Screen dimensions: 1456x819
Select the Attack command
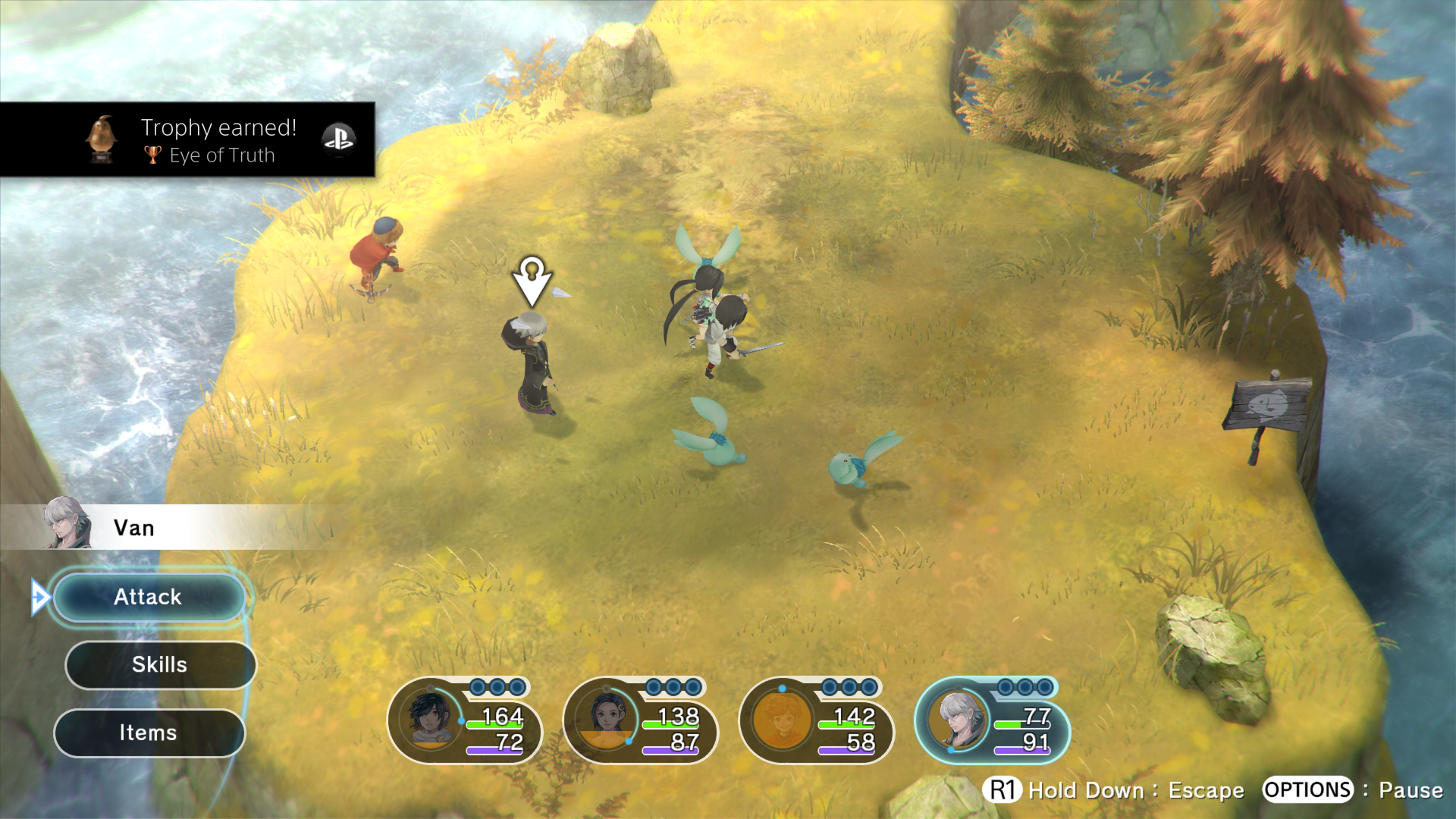point(149,598)
